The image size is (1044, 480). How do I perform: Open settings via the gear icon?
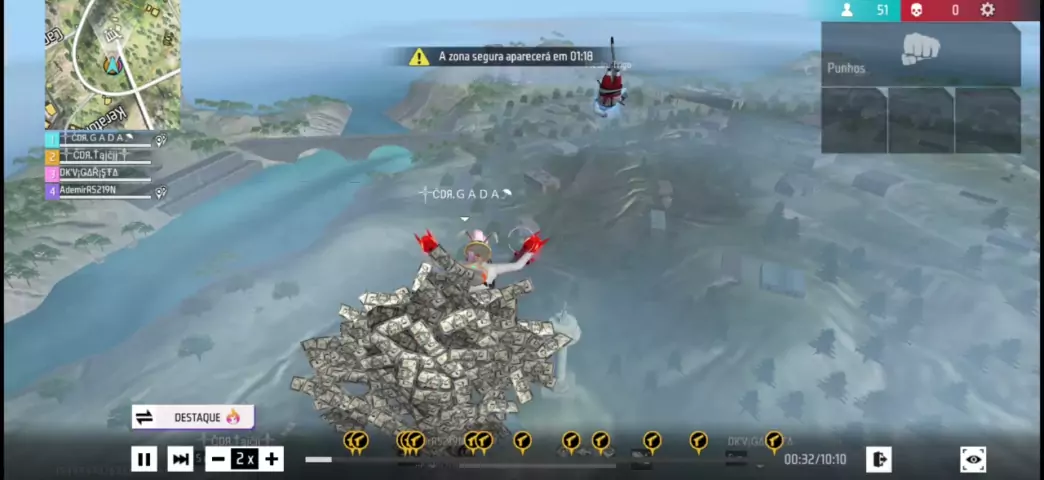coord(988,10)
